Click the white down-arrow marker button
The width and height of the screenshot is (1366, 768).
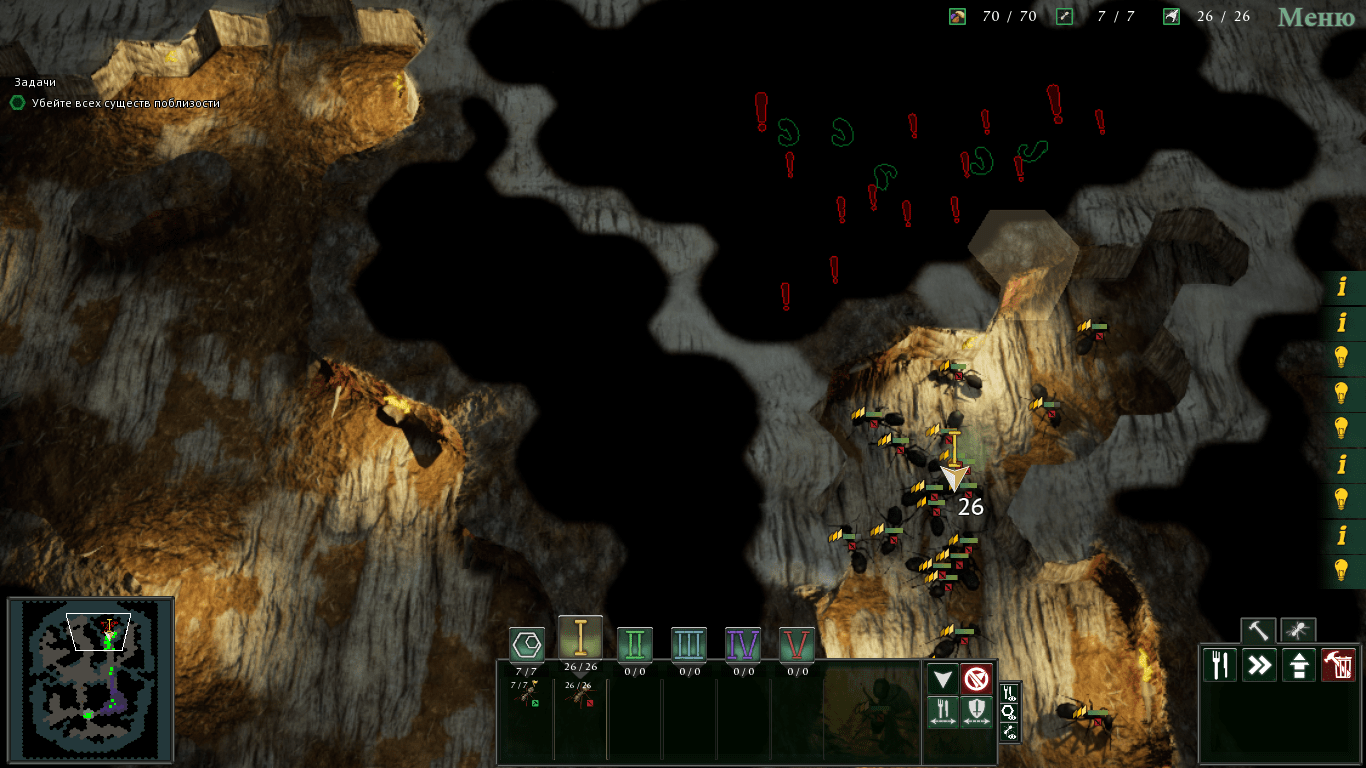click(x=943, y=680)
